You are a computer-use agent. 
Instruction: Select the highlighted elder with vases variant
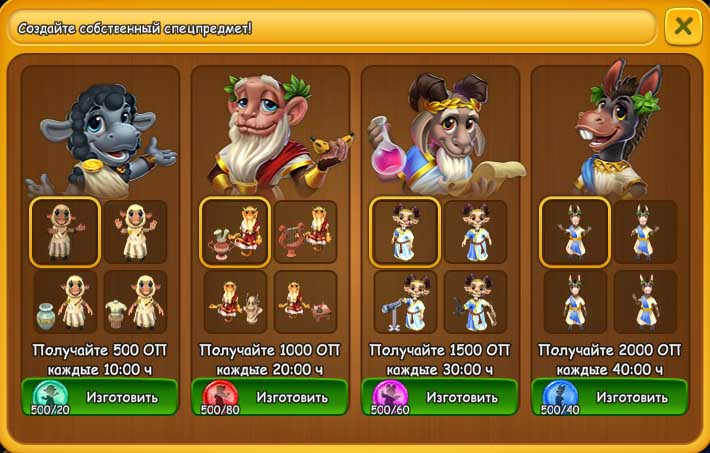[235, 232]
